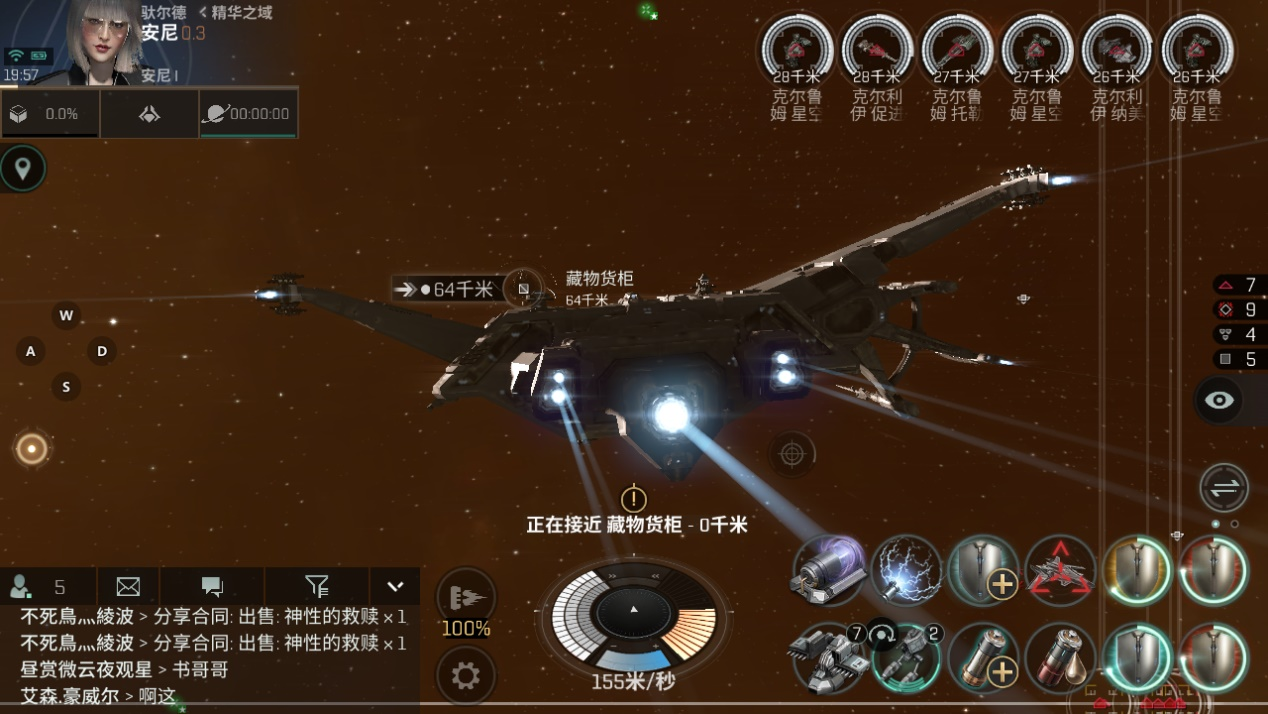The height and width of the screenshot is (714, 1268).
Task: Open settings with the gear icon
Action: (x=466, y=676)
